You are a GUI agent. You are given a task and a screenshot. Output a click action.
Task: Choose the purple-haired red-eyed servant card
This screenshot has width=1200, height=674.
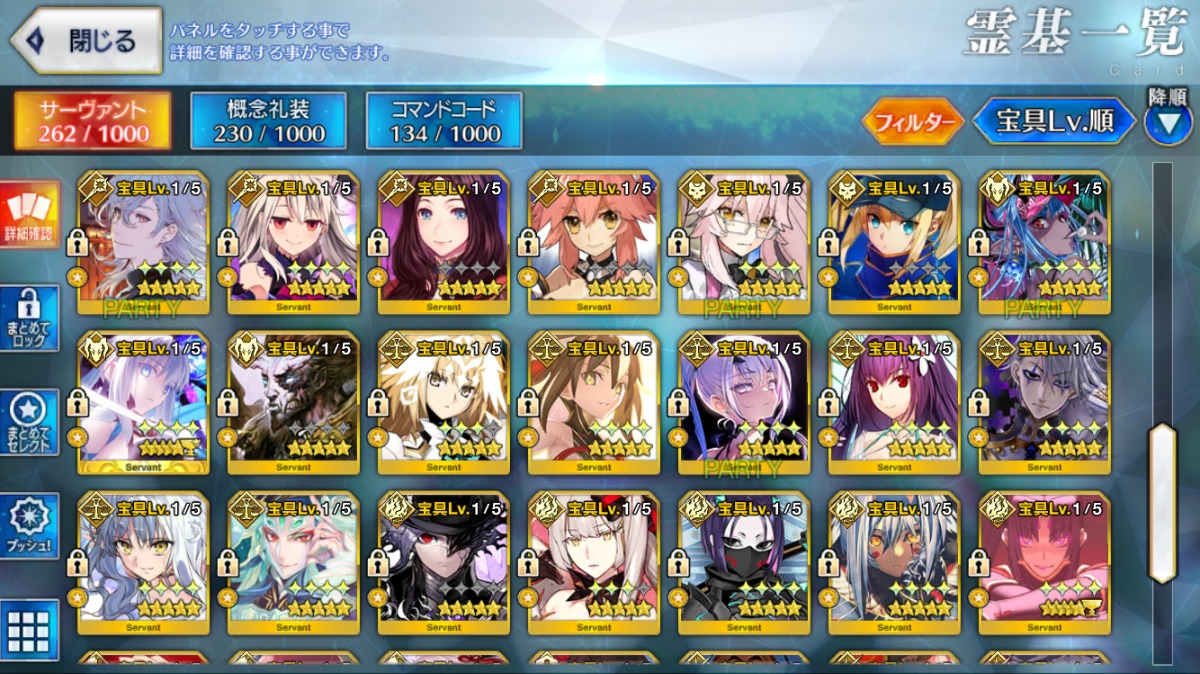tap(894, 403)
